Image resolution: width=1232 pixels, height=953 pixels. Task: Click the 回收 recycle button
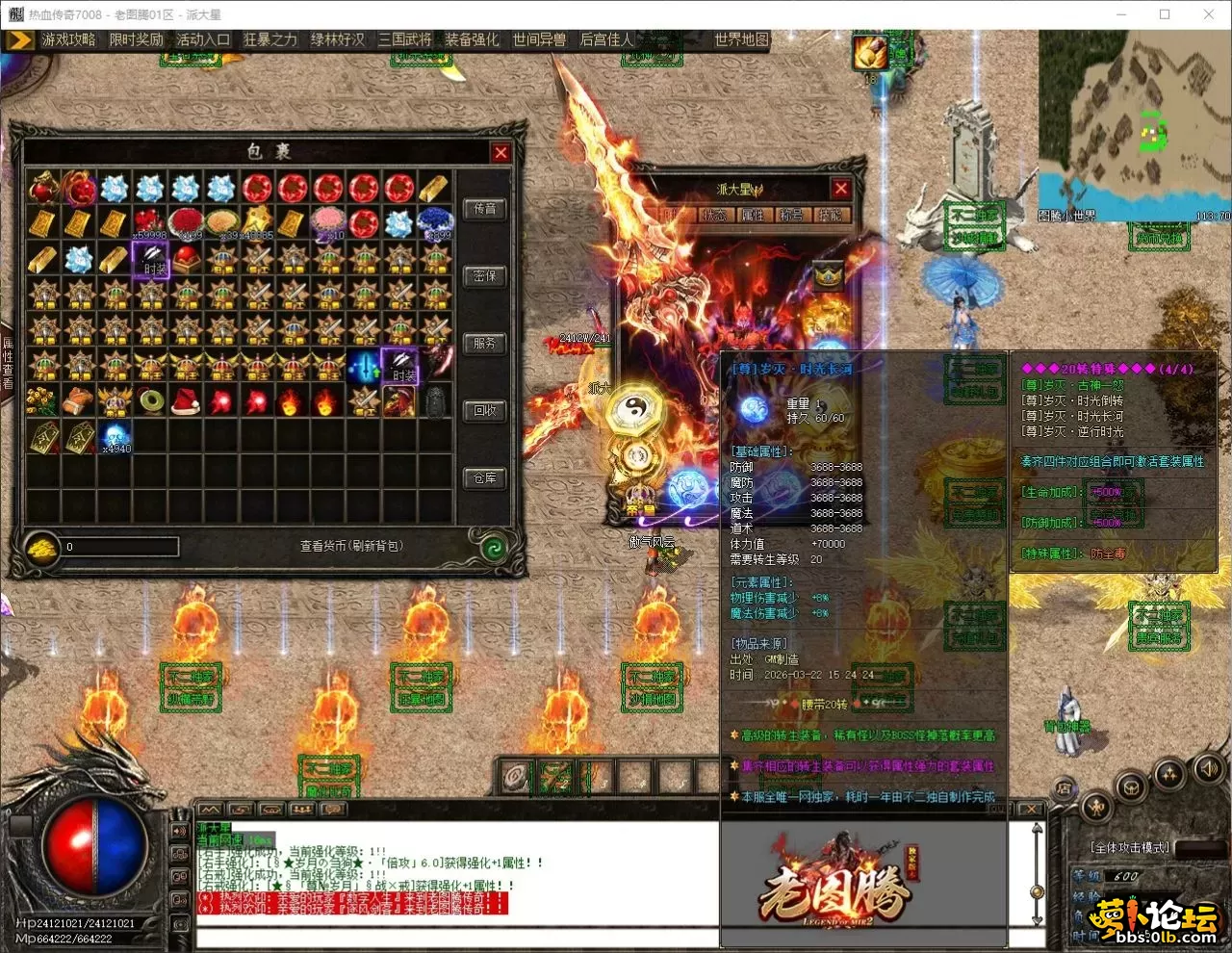485,411
